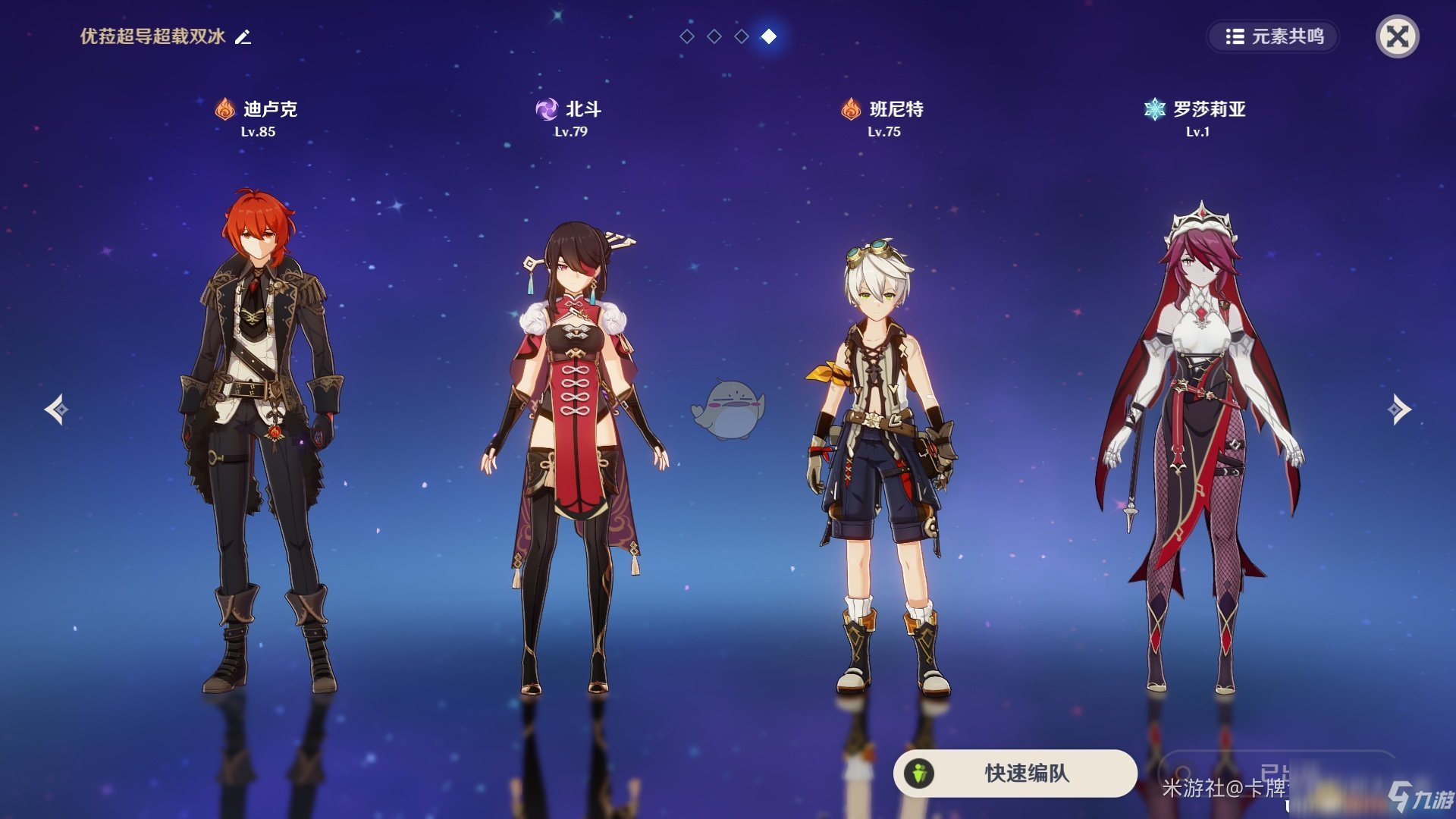Image resolution: width=1456 pixels, height=819 pixels.
Task: Switch to the next party with right arrow
Action: [1399, 409]
